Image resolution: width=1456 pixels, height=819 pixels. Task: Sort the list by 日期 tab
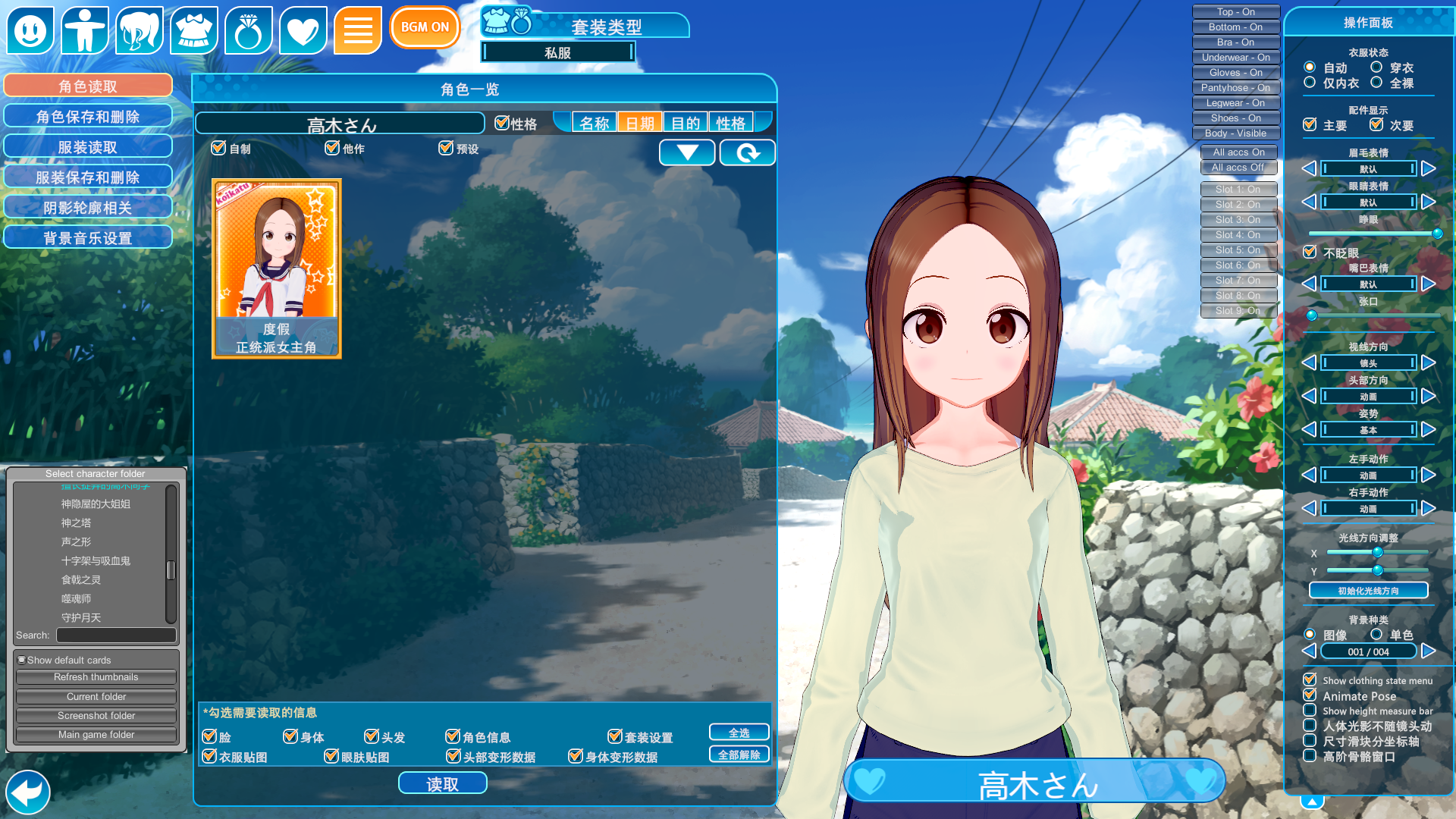639,123
